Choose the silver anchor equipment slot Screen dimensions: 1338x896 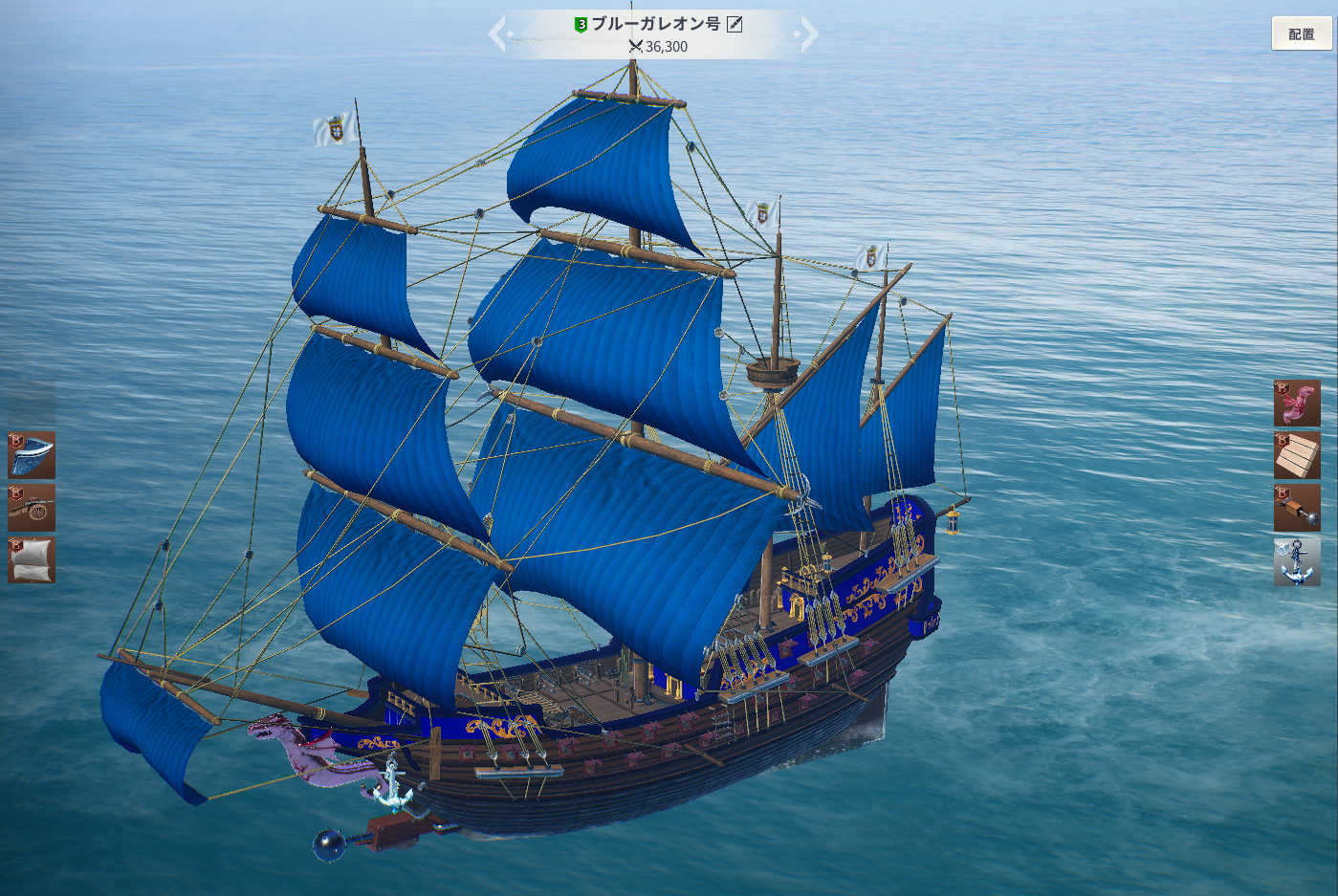tap(1297, 561)
